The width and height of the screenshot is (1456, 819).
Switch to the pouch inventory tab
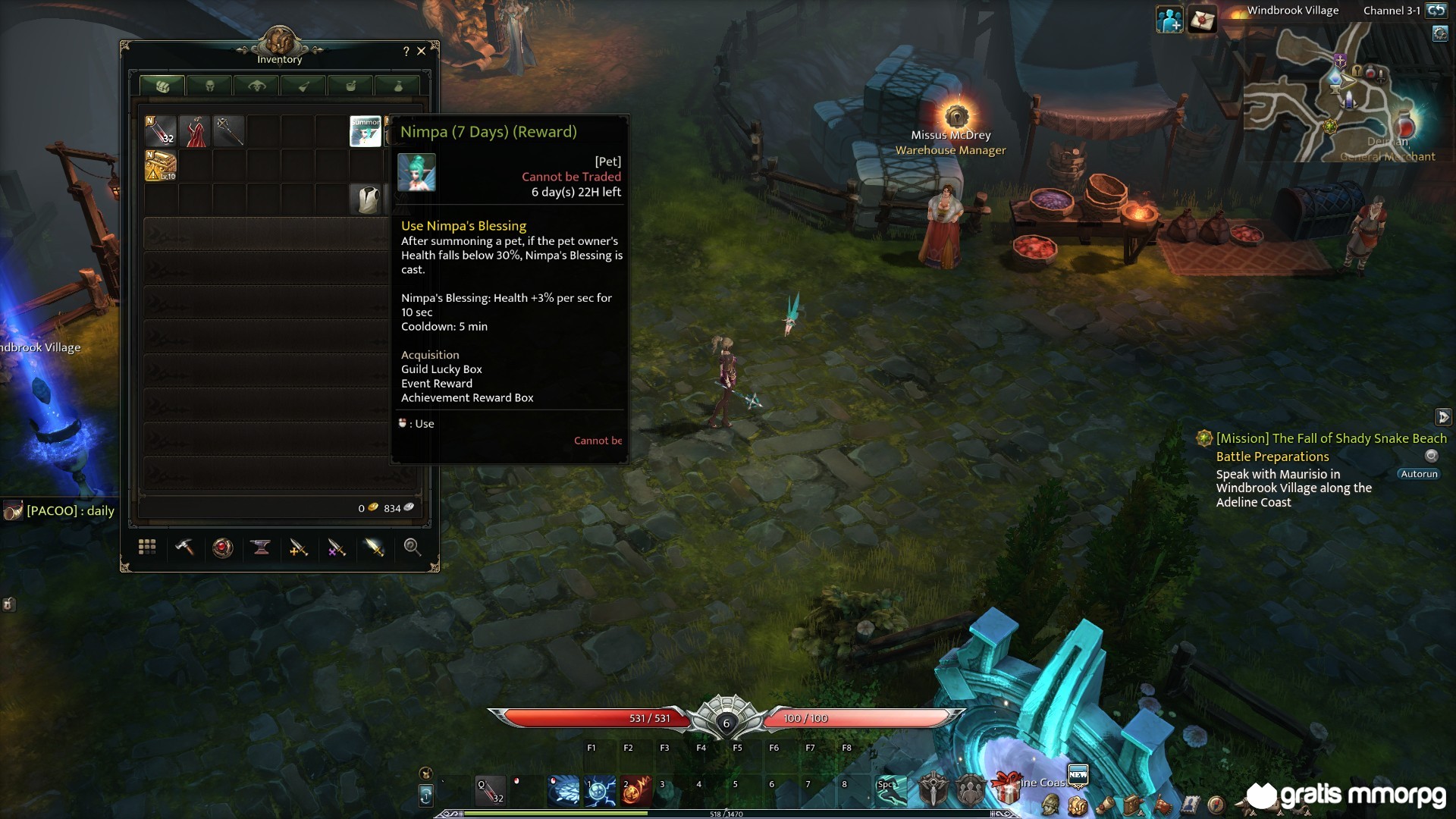click(398, 86)
